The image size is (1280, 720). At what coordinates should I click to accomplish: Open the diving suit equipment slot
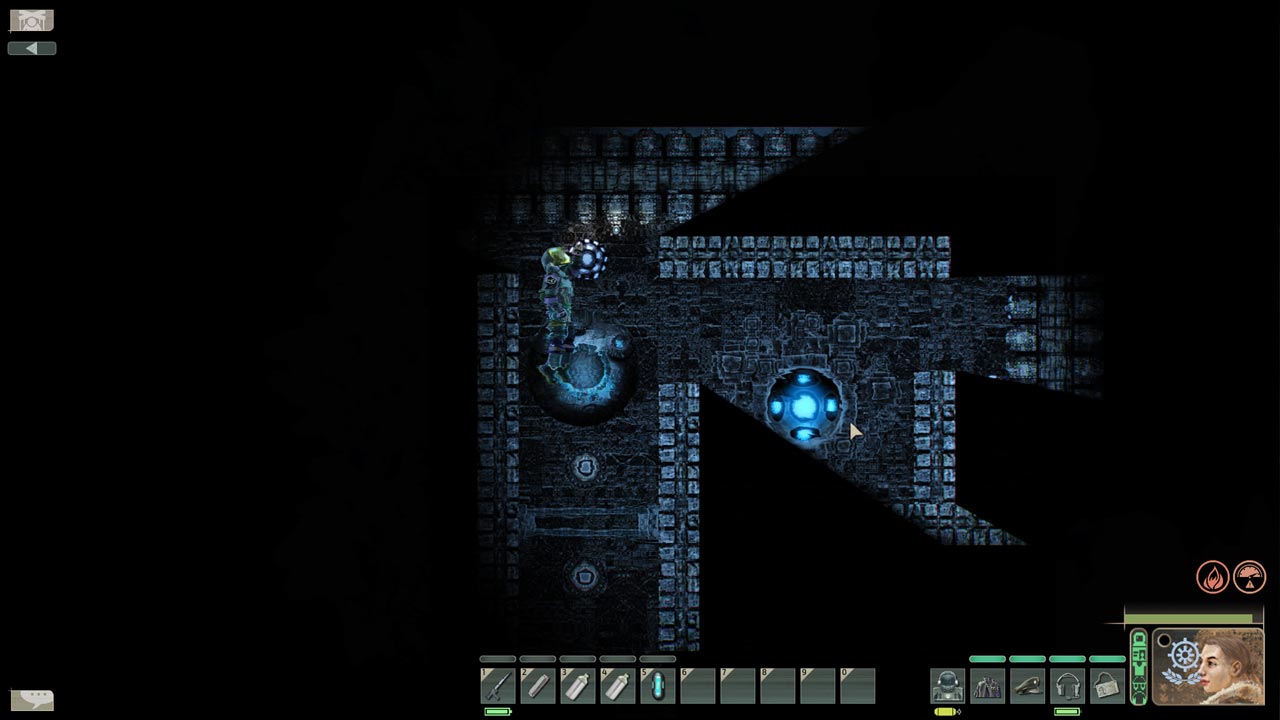(x=947, y=686)
